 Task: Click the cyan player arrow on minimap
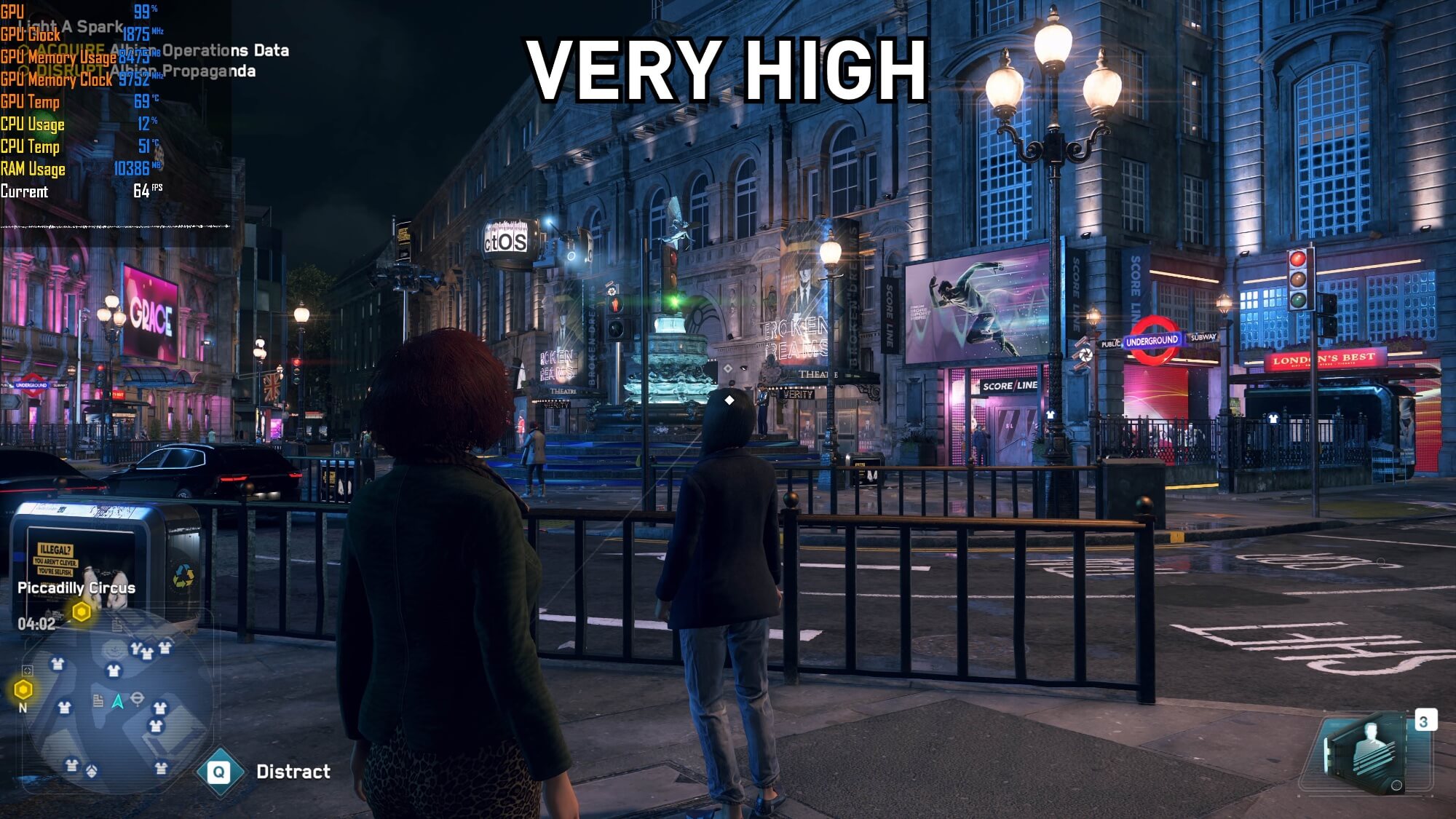pyautogui.click(x=117, y=701)
